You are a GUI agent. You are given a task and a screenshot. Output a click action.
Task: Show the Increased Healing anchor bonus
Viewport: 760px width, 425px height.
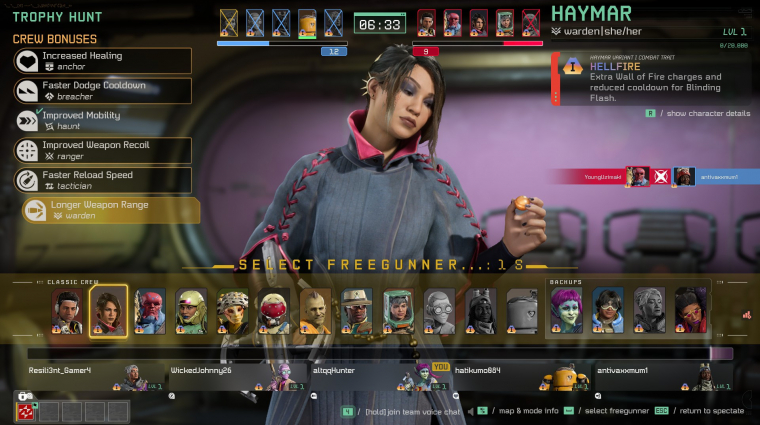point(102,61)
